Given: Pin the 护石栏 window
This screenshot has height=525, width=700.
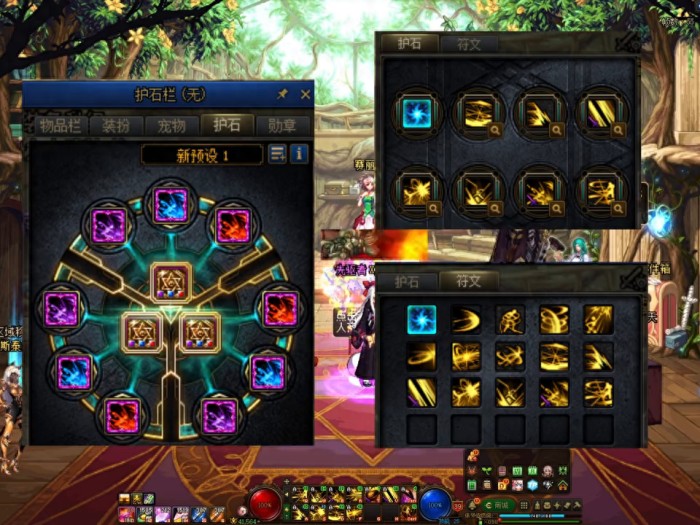Looking at the screenshot, I should [x=283, y=95].
